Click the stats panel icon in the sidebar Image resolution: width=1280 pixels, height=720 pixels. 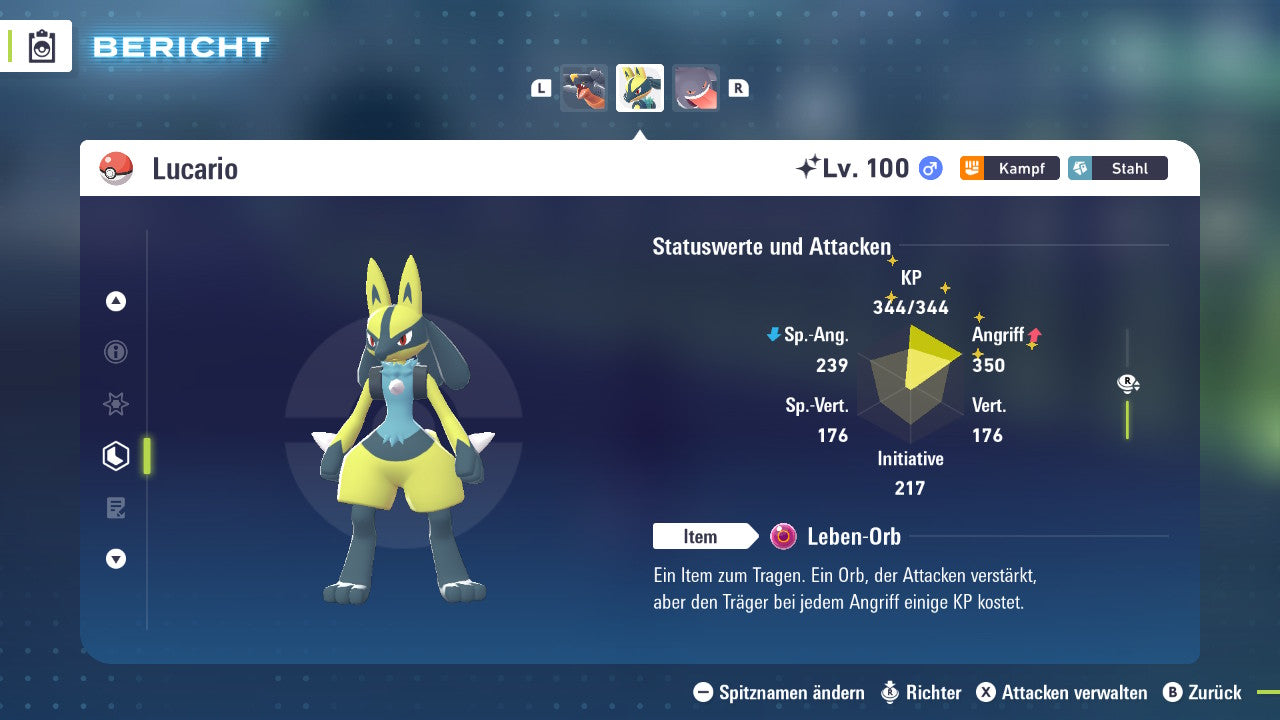point(115,455)
